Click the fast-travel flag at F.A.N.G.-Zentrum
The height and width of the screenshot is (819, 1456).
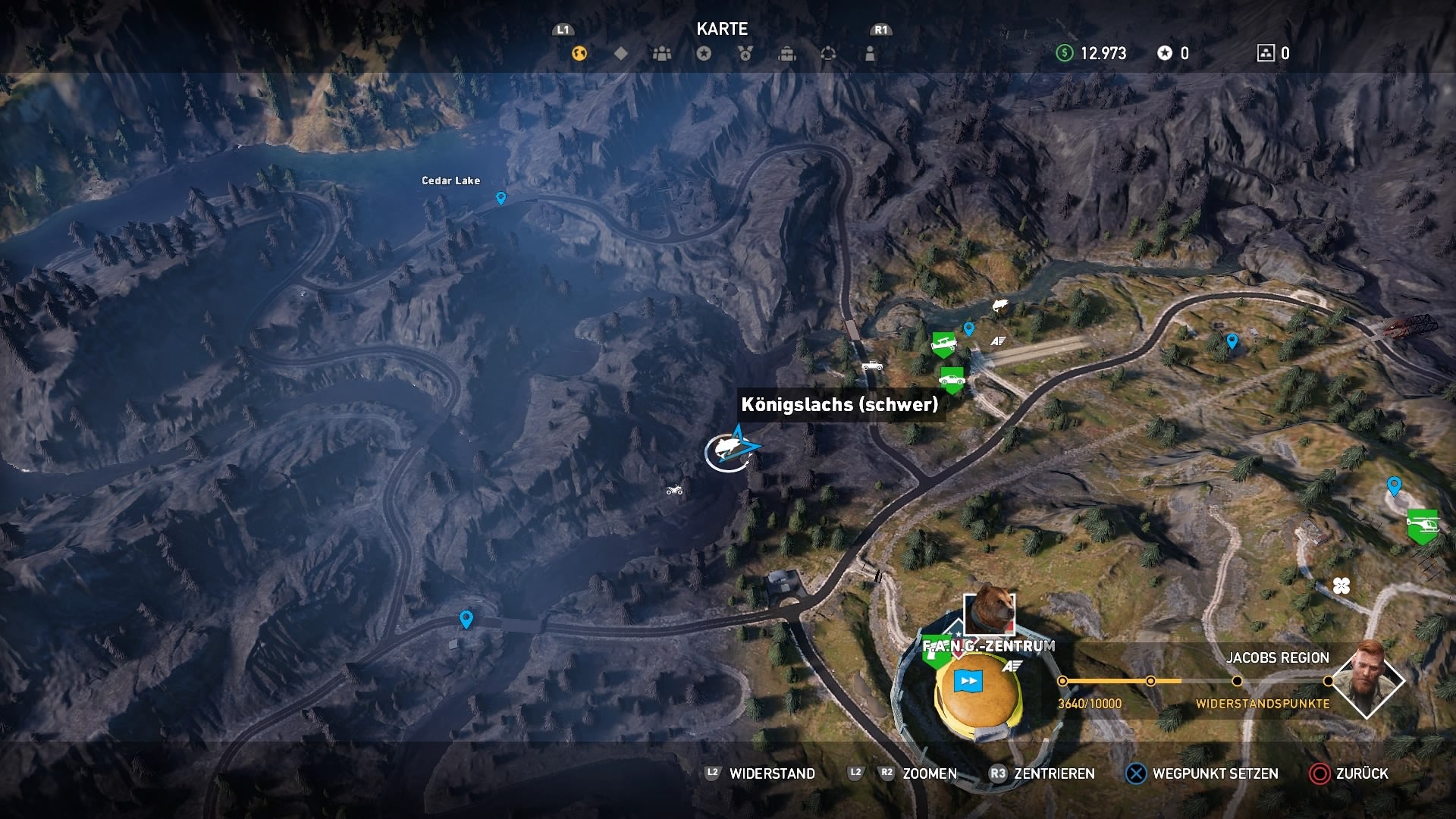pos(968,680)
